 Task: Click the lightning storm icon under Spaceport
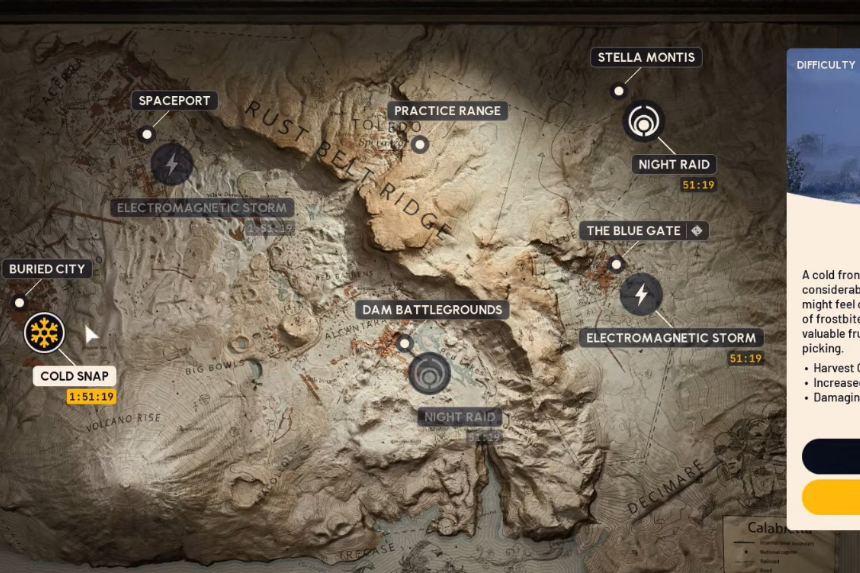point(172,163)
